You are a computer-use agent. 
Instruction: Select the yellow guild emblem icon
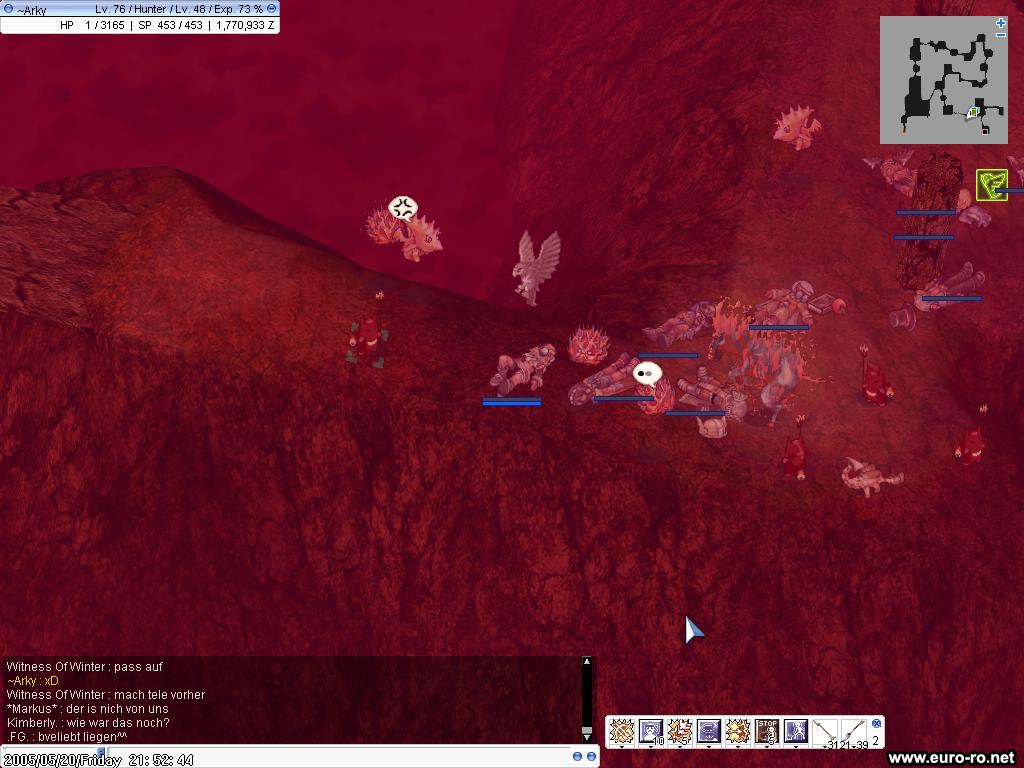click(990, 185)
